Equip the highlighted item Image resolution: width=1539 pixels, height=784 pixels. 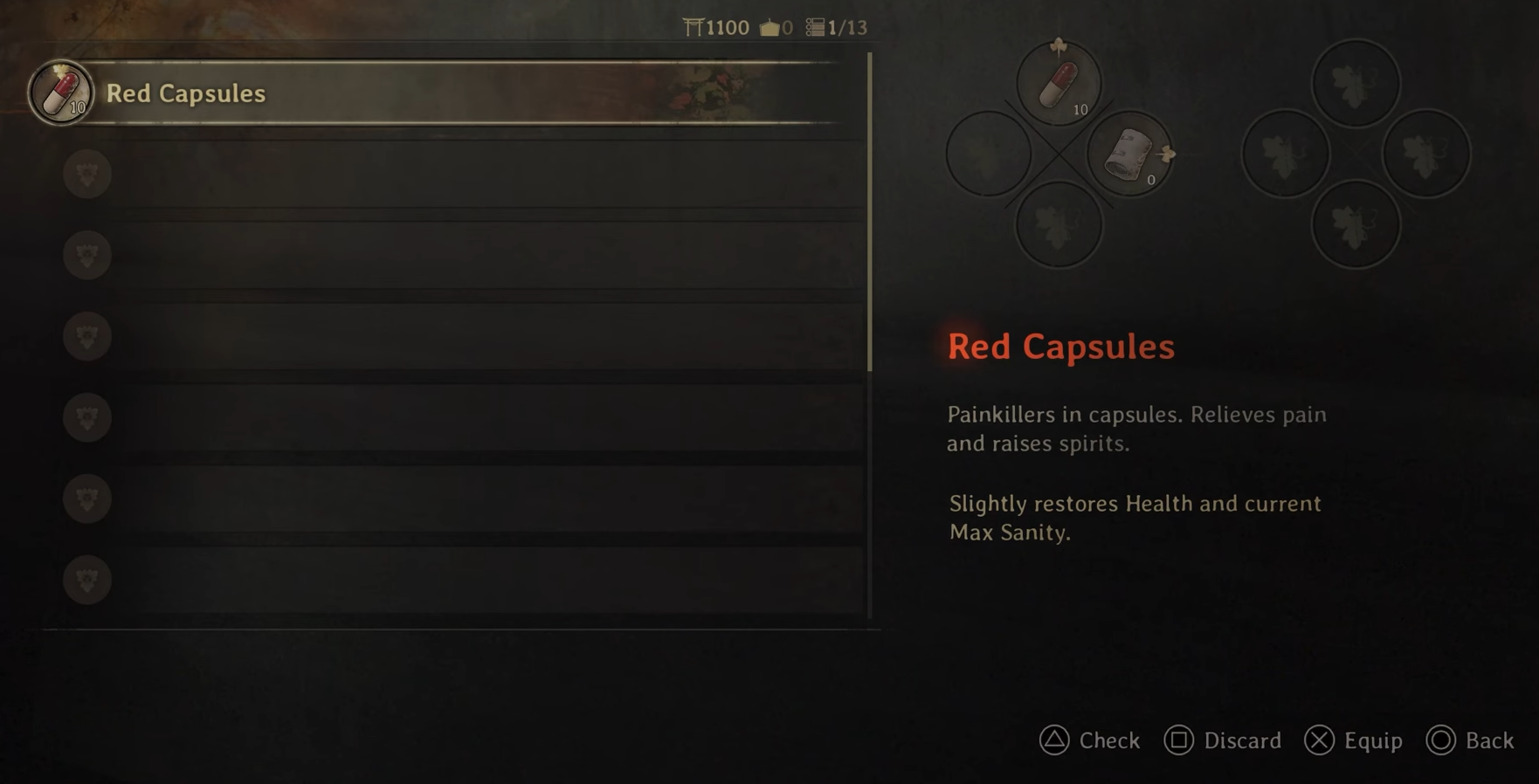[1354, 740]
